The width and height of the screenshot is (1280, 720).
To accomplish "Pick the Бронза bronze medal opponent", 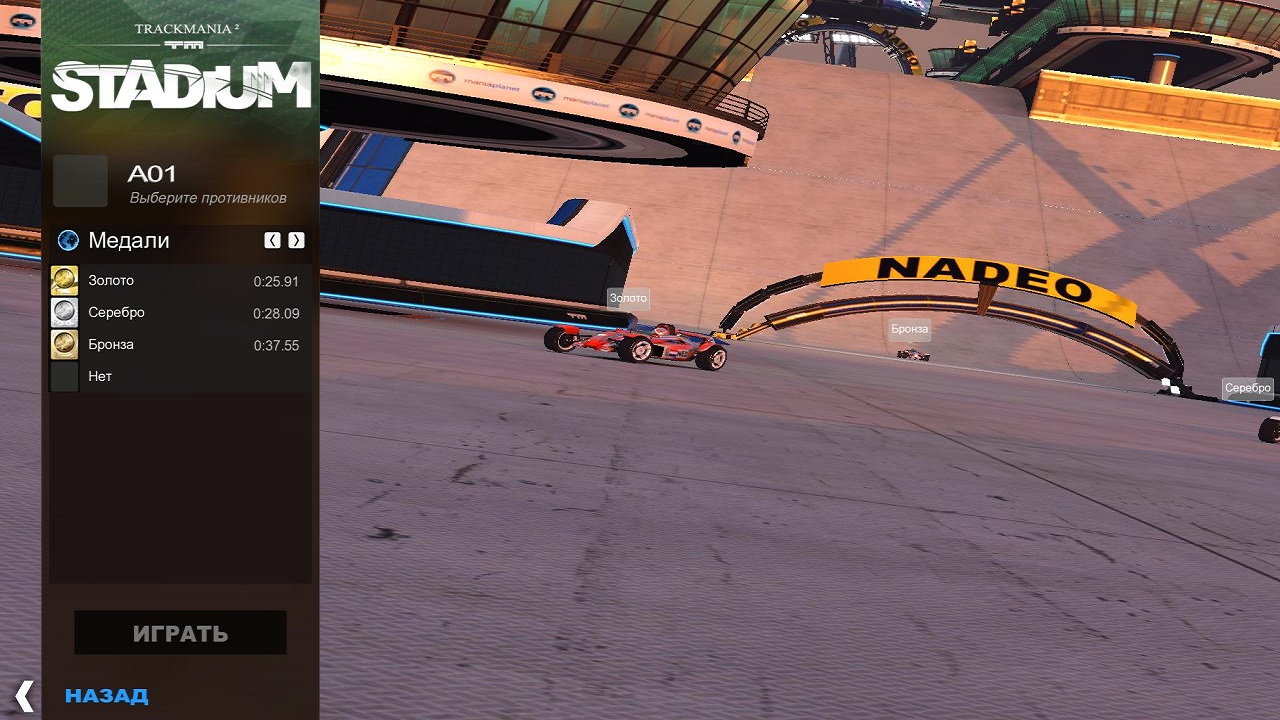I will coord(175,345).
